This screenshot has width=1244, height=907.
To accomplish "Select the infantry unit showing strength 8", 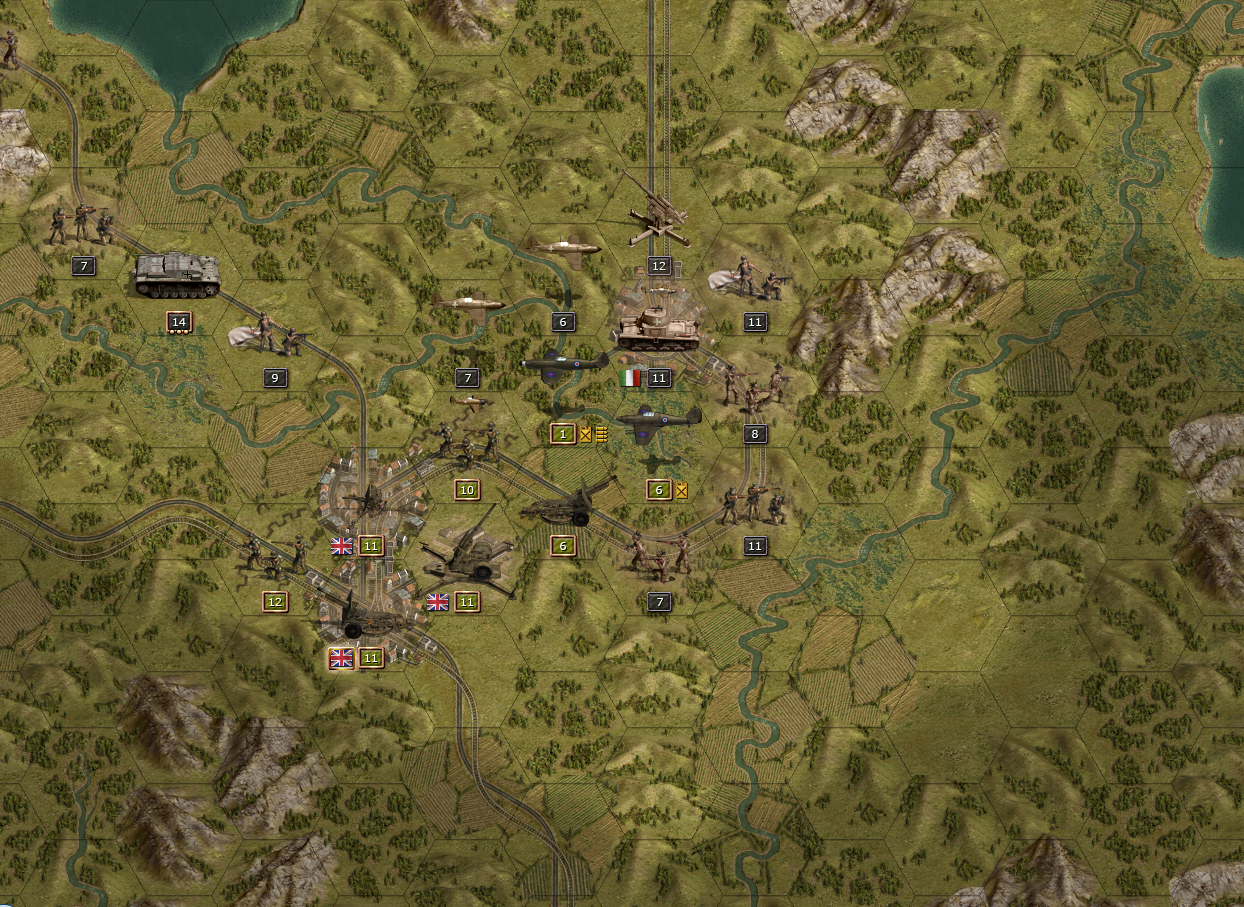I will pyautogui.click(x=754, y=389).
